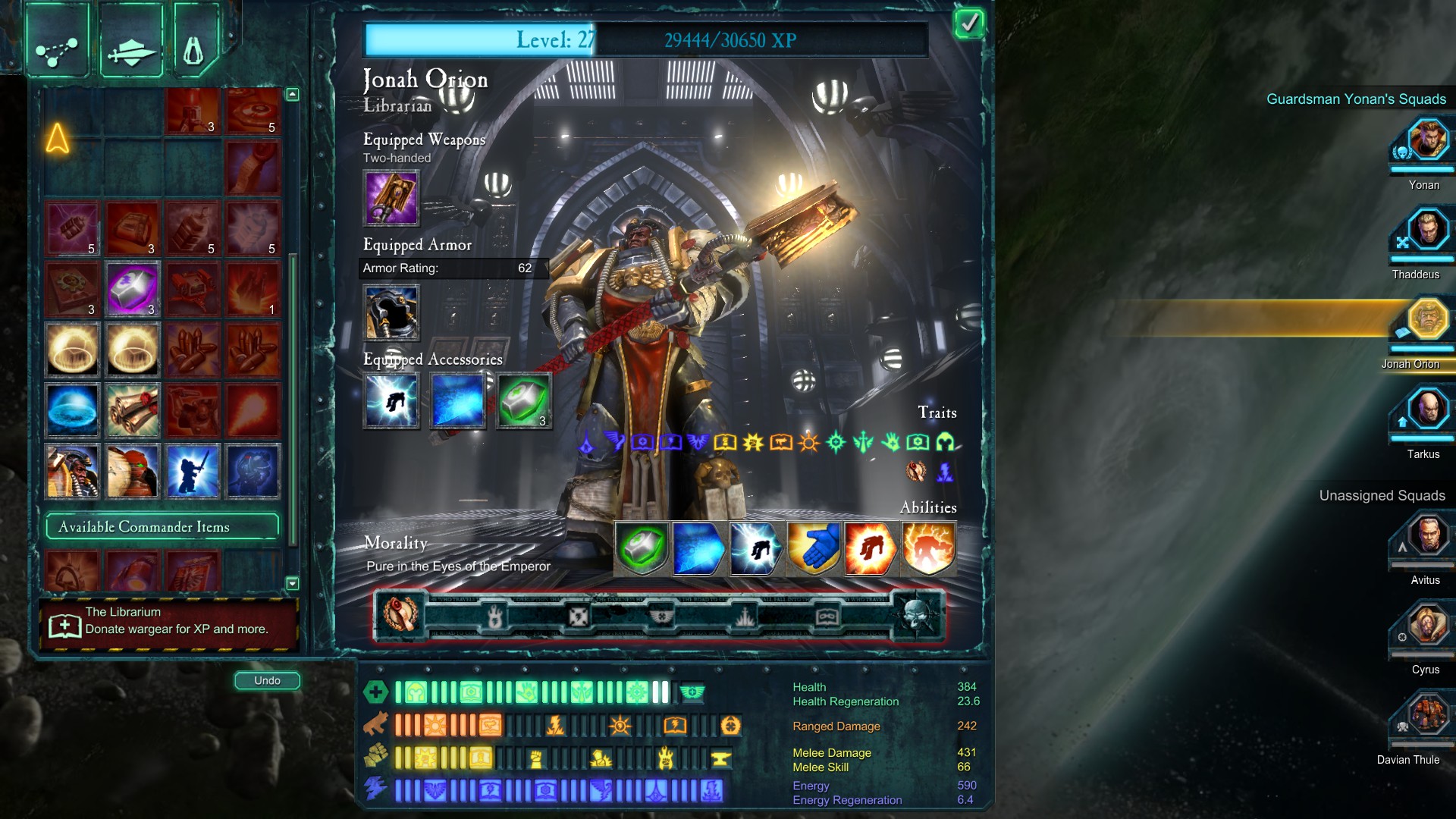Select Jonah Orion's highlighted portrait
1456x819 pixels.
[x=1427, y=321]
